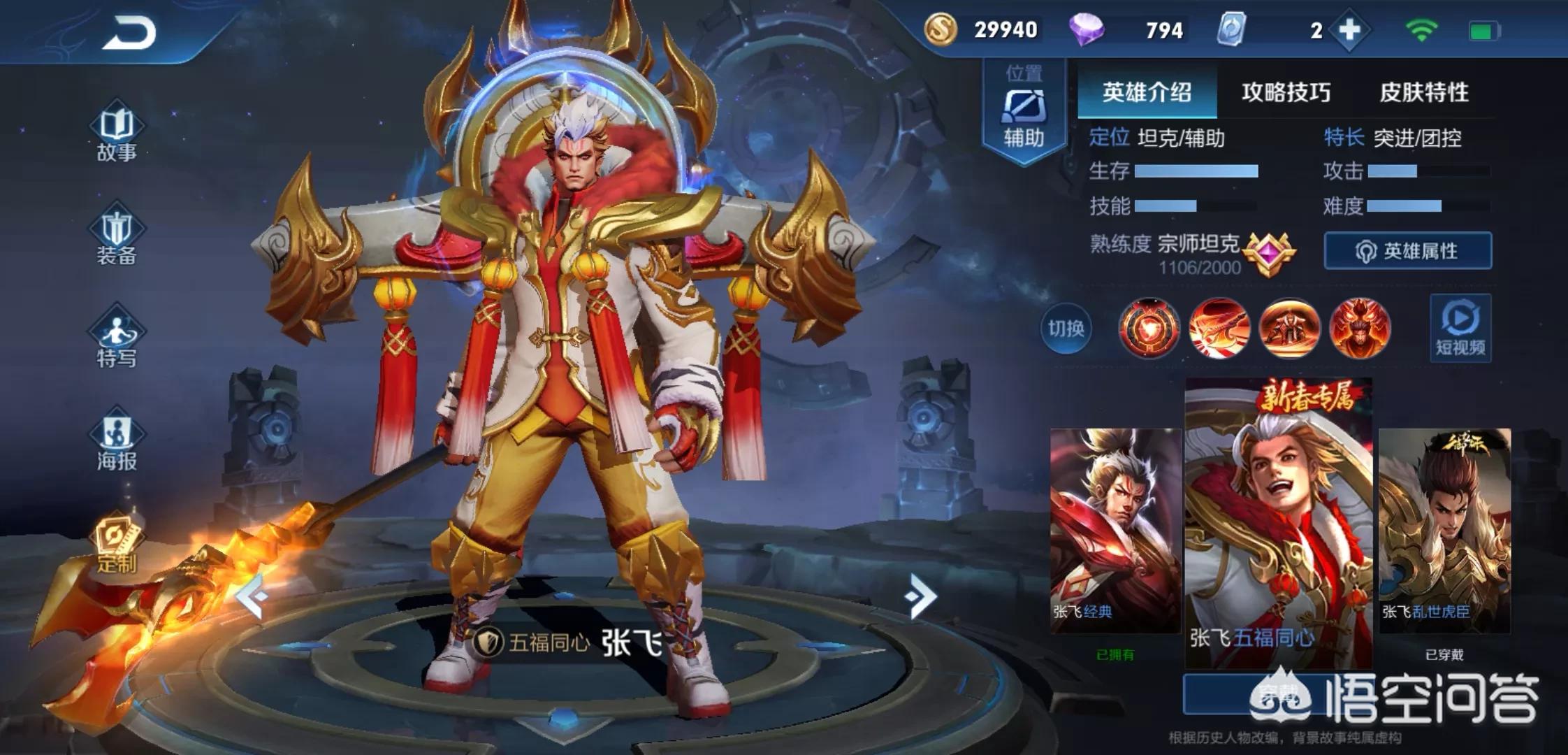This screenshot has height=755, width=1568.
Task: Add more currency with the plus button
Action: tap(1349, 30)
